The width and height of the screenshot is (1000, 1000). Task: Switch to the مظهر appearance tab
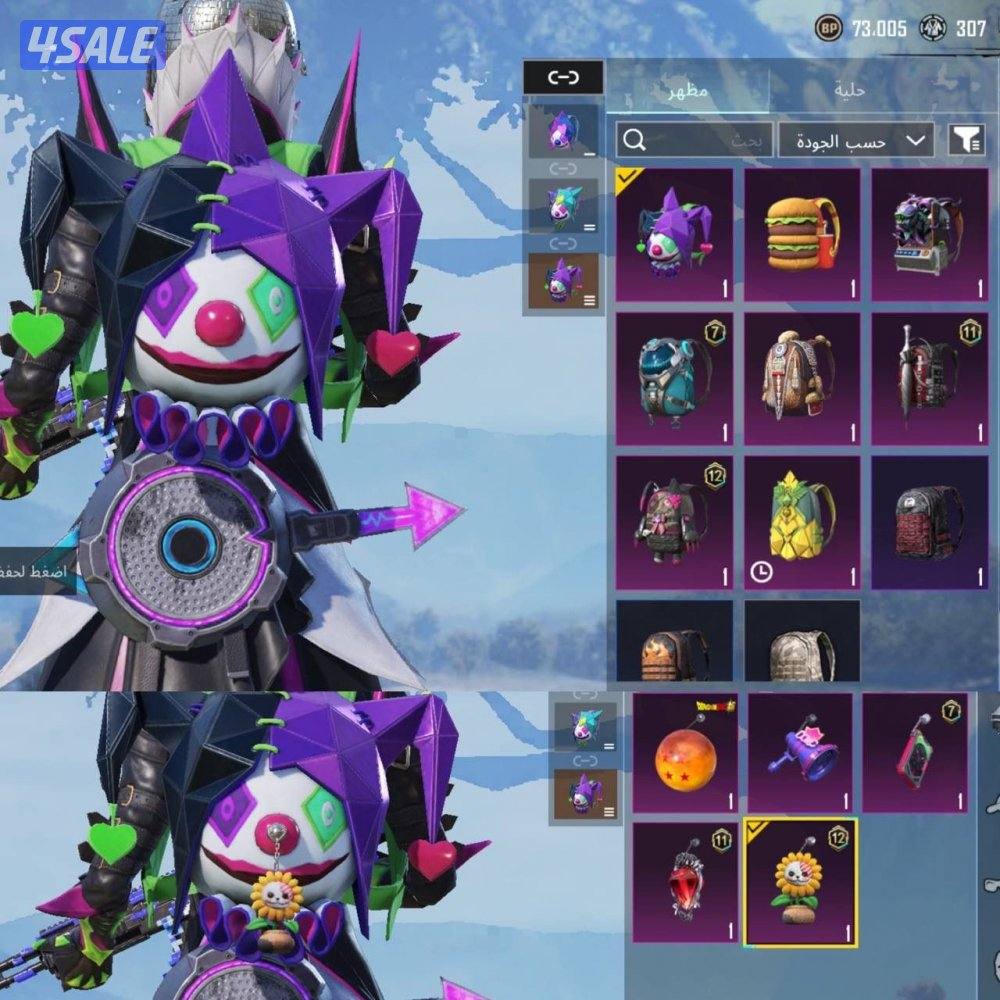click(x=688, y=91)
